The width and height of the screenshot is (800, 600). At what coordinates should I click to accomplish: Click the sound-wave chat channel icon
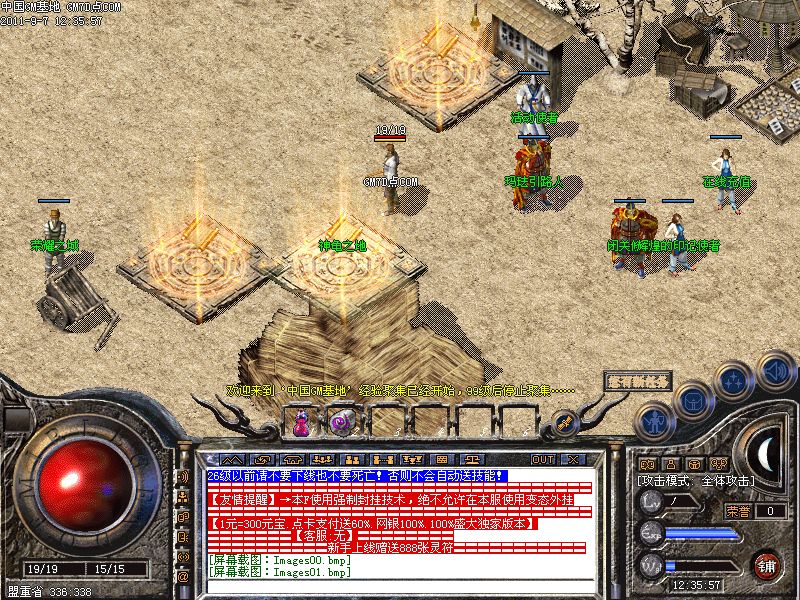coord(183,476)
